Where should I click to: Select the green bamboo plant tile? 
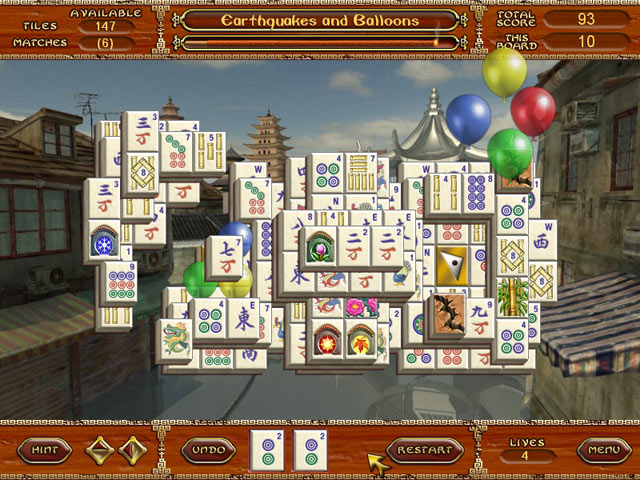pyautogui.click(x=513, y=297)
